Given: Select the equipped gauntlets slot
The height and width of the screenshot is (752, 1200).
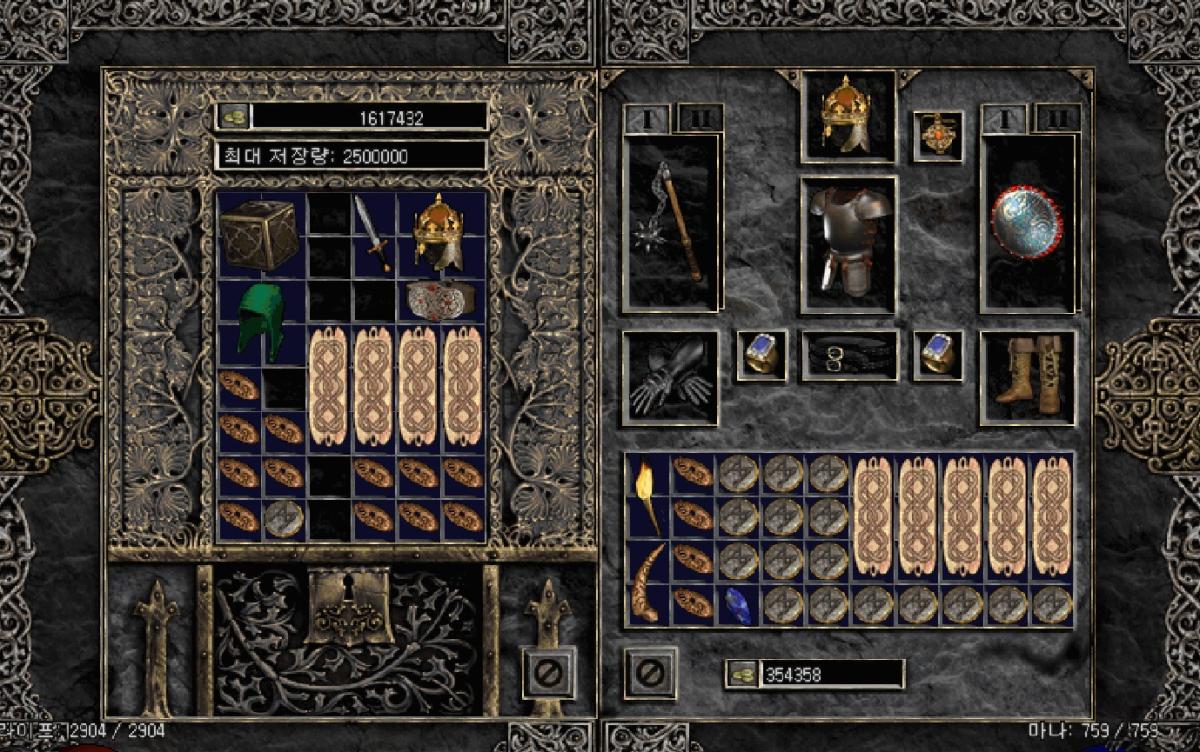Looking at the screenshot, I should tap(670, 378).
